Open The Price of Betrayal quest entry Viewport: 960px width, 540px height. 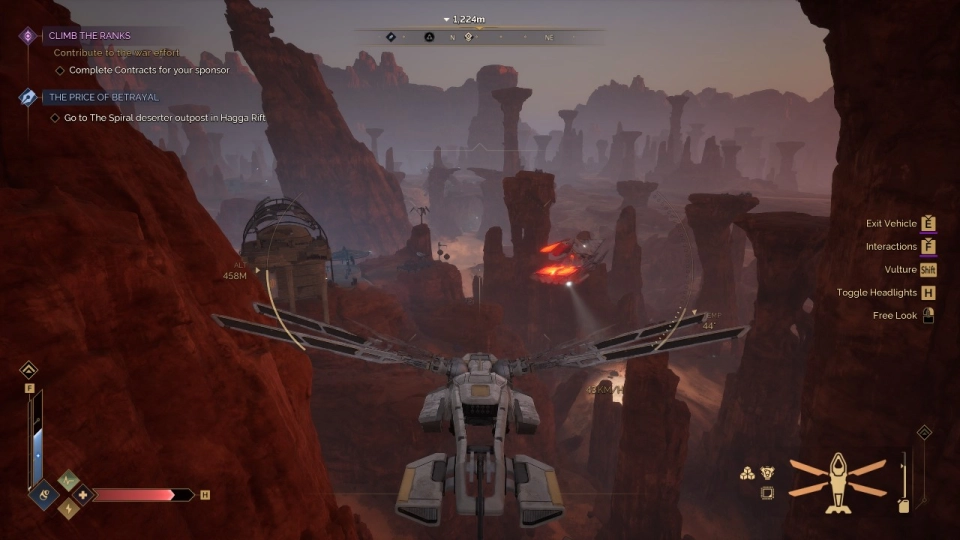click(x=103, y=97)
